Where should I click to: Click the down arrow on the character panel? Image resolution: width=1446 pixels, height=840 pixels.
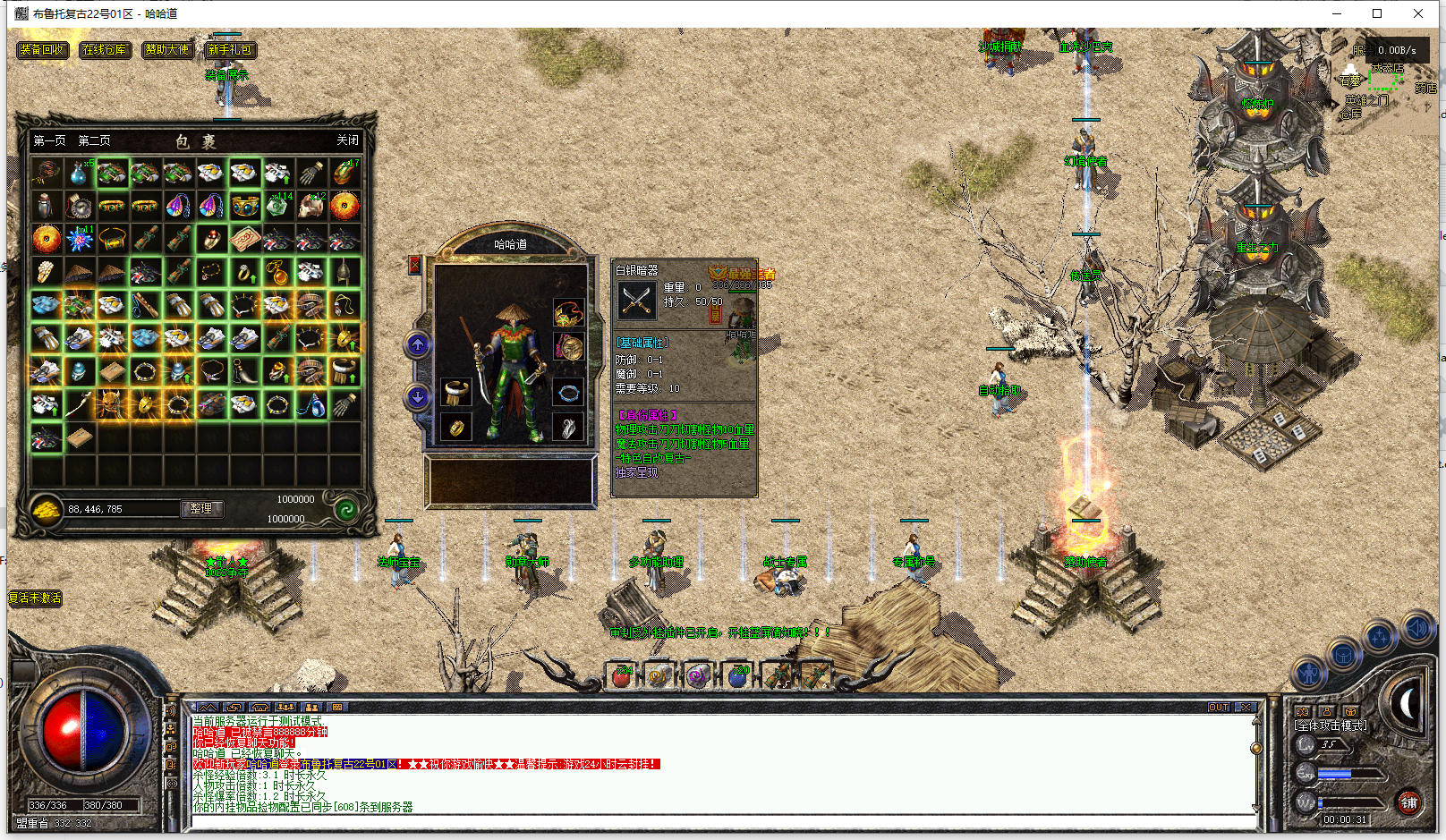418,396
